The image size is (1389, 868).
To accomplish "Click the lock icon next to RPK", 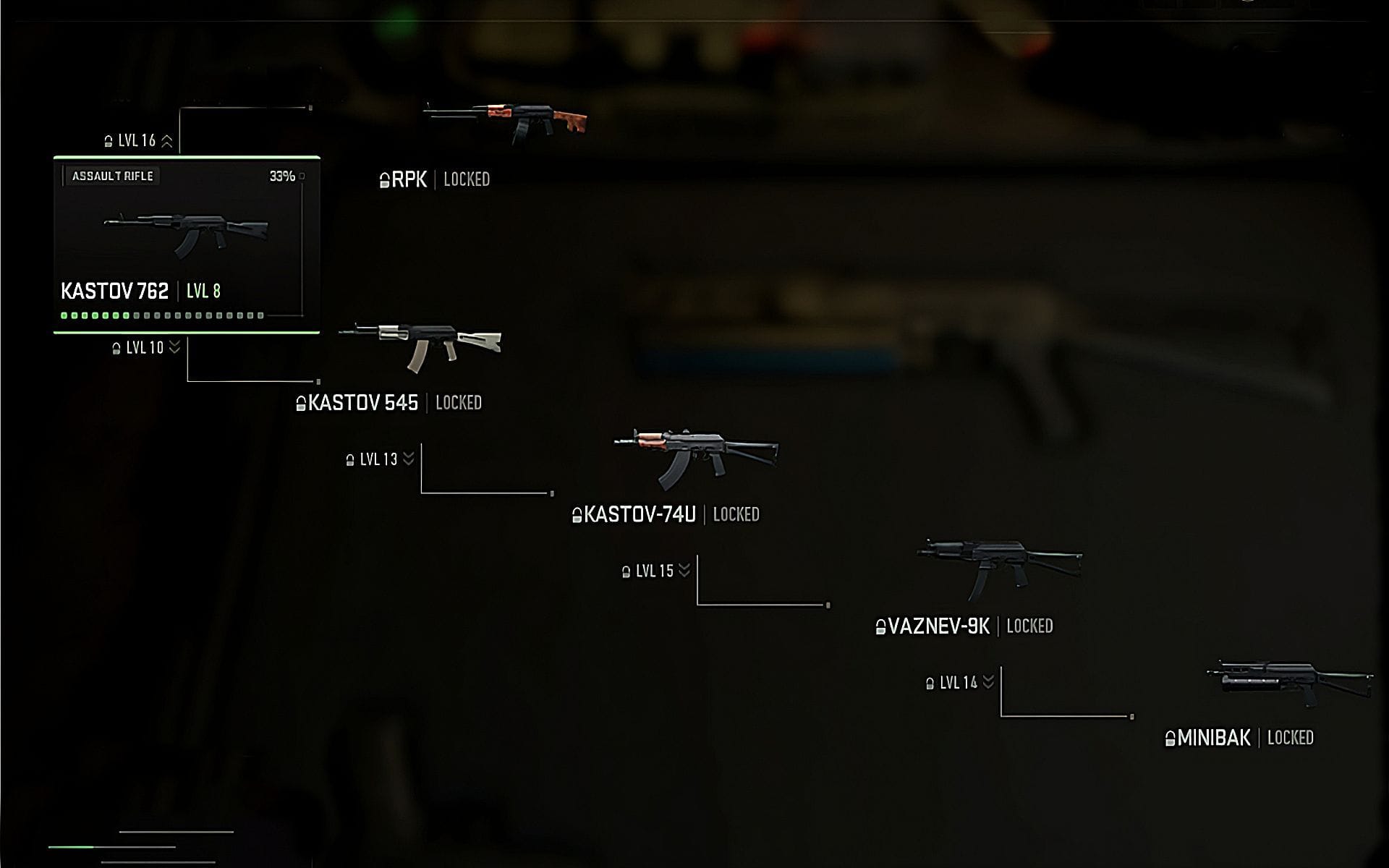I will [384, 179].
